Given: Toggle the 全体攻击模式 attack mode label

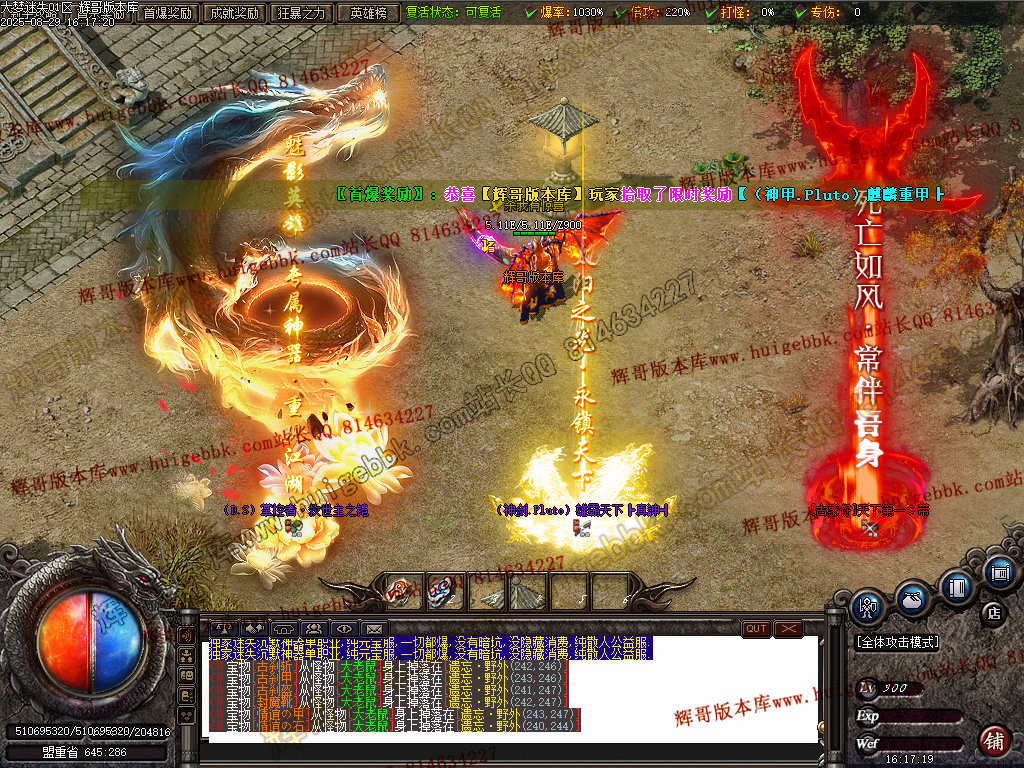Looking at the screenshot, I should coord(897,642).
